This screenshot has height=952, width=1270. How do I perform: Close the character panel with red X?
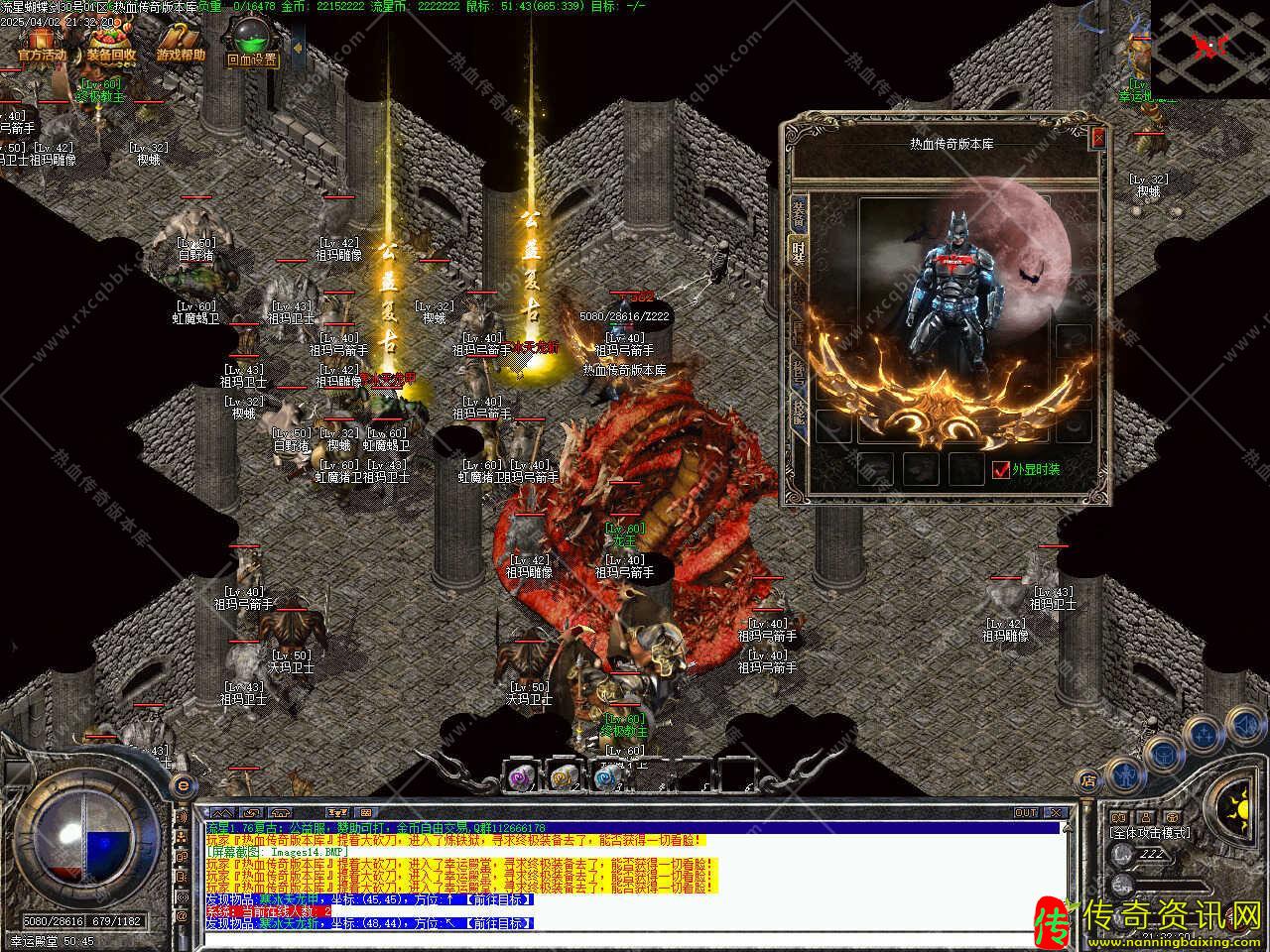click(1097, 138)
